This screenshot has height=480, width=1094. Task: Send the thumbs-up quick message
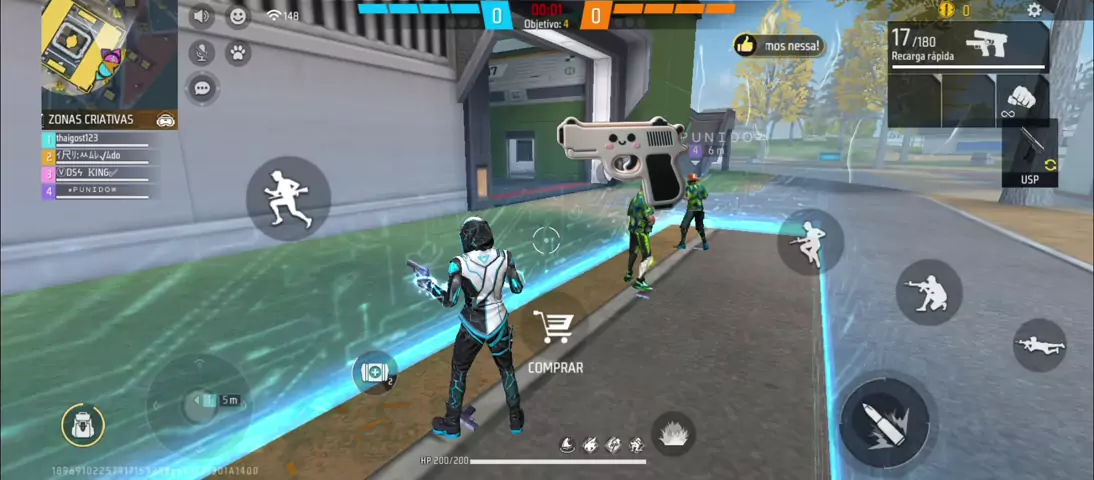[x=778, y=45]
